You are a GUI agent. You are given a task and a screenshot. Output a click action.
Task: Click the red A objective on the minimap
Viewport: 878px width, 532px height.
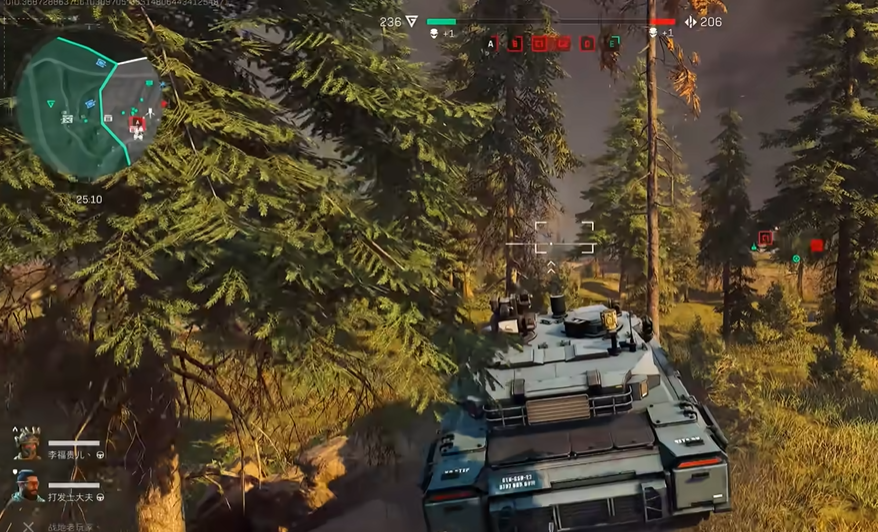pyautogui.click(x=138, y=122)
